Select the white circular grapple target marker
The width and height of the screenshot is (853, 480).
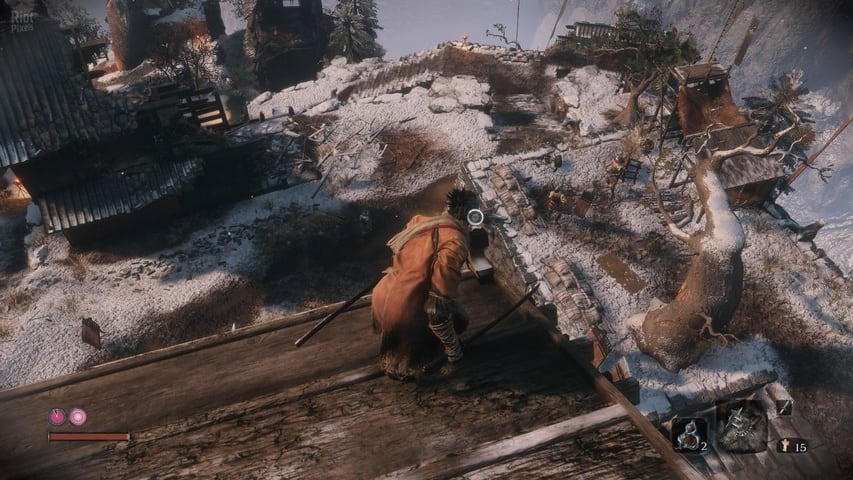475,217
